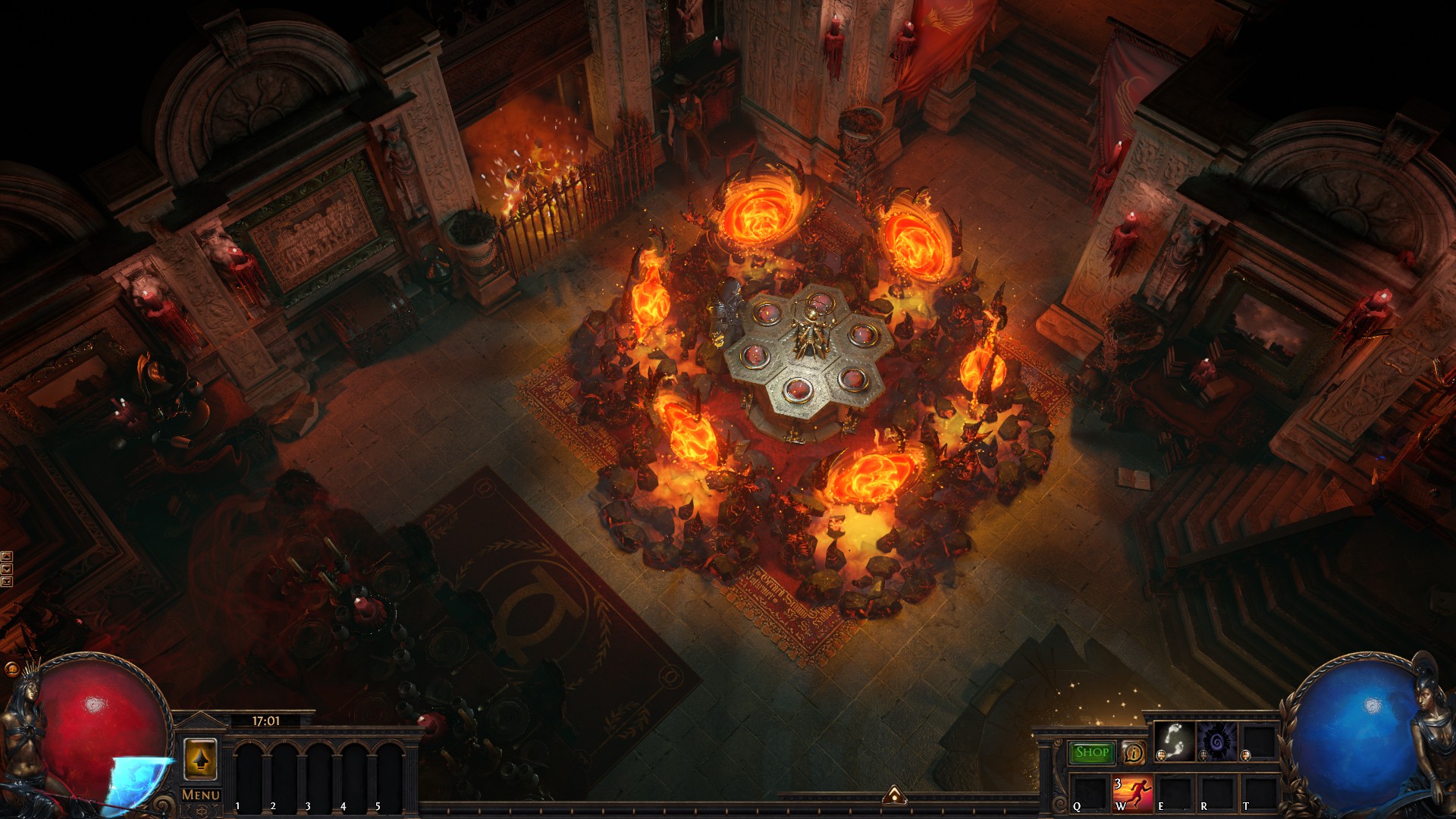Viewport: 1456px width, 819px height.
Task: Click the chat scroll-up arrow button
Action: point(7,557)
